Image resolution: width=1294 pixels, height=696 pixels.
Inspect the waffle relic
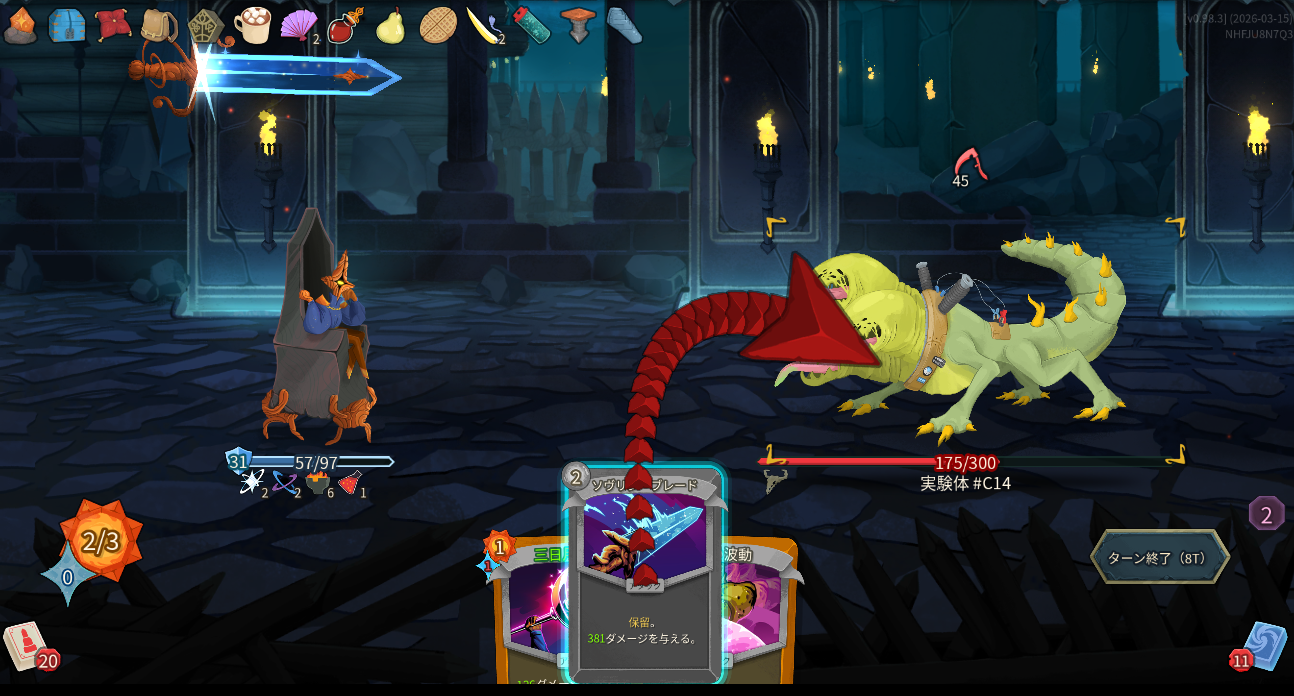pyautogui.click(x=437, y=25)
